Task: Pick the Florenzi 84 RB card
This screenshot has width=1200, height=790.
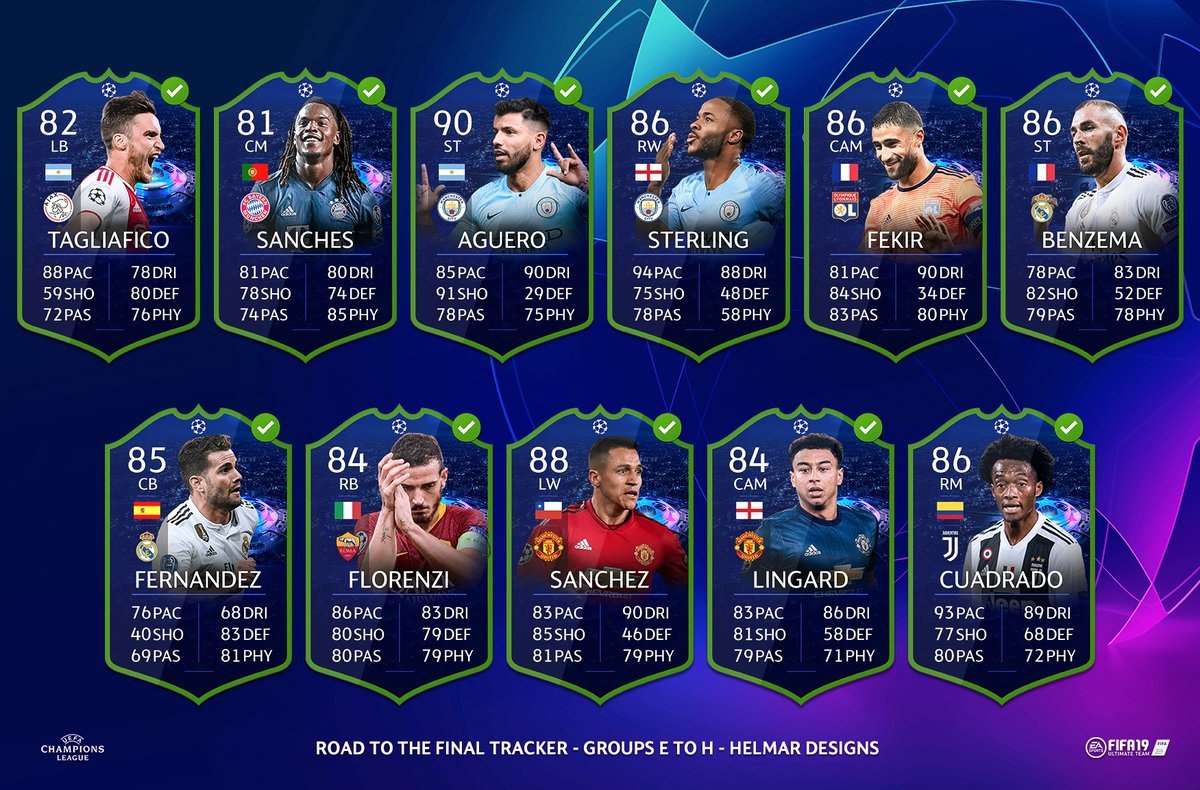Action: [x=398, y=555]
